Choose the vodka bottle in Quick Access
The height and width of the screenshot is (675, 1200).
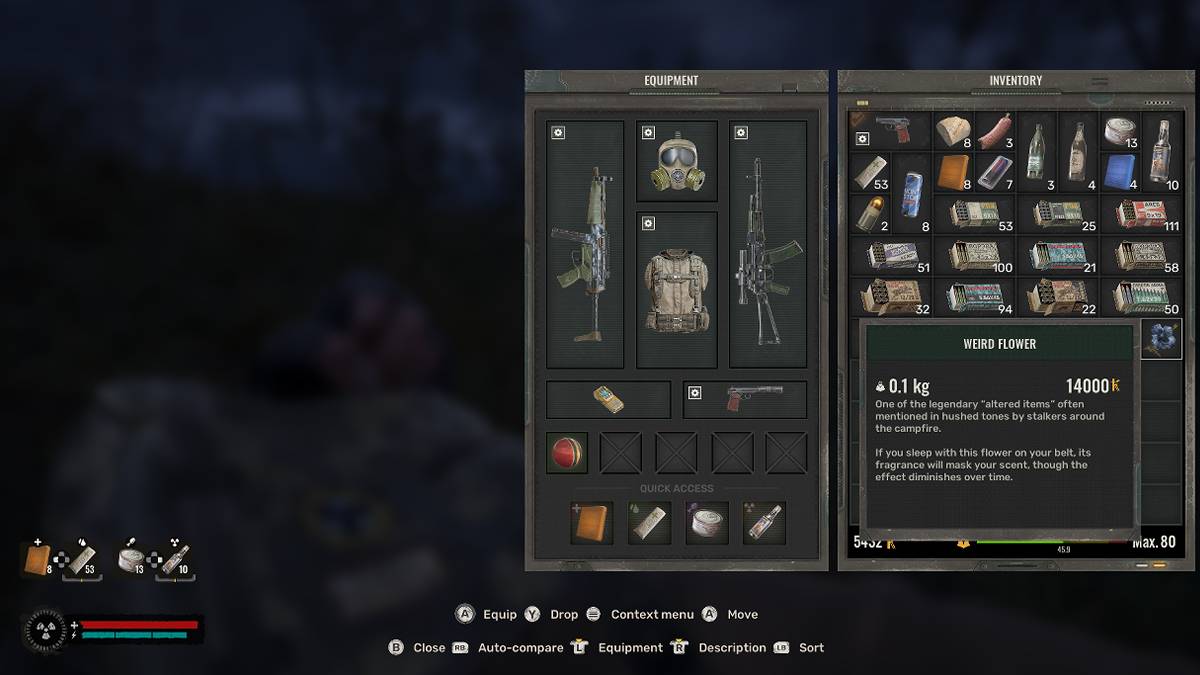764,523
